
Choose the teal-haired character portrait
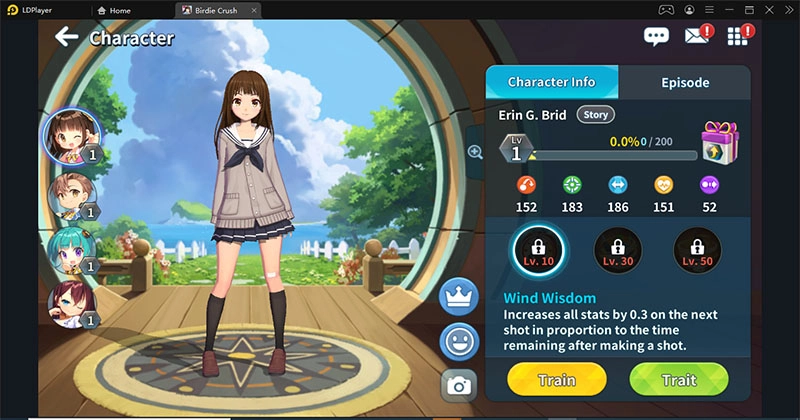click(x=68, y=250)
